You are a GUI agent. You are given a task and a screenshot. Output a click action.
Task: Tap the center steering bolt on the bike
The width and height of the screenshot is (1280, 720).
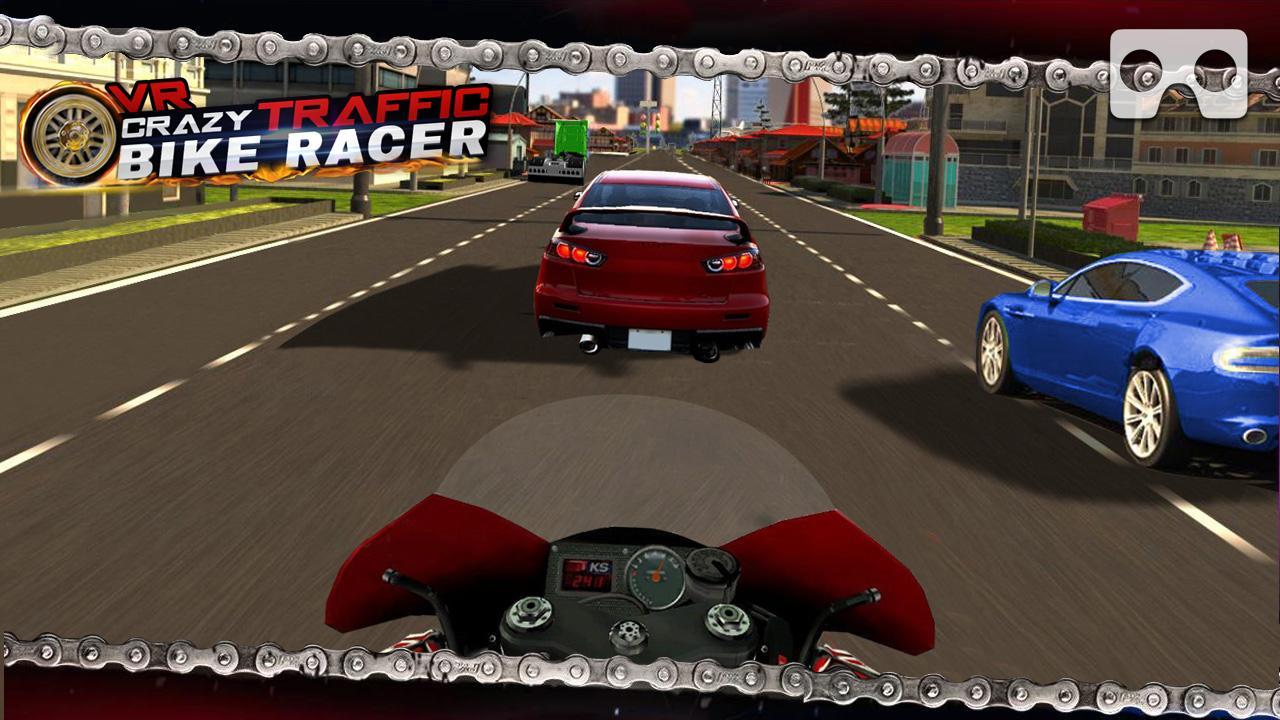[x=628, y=631]
